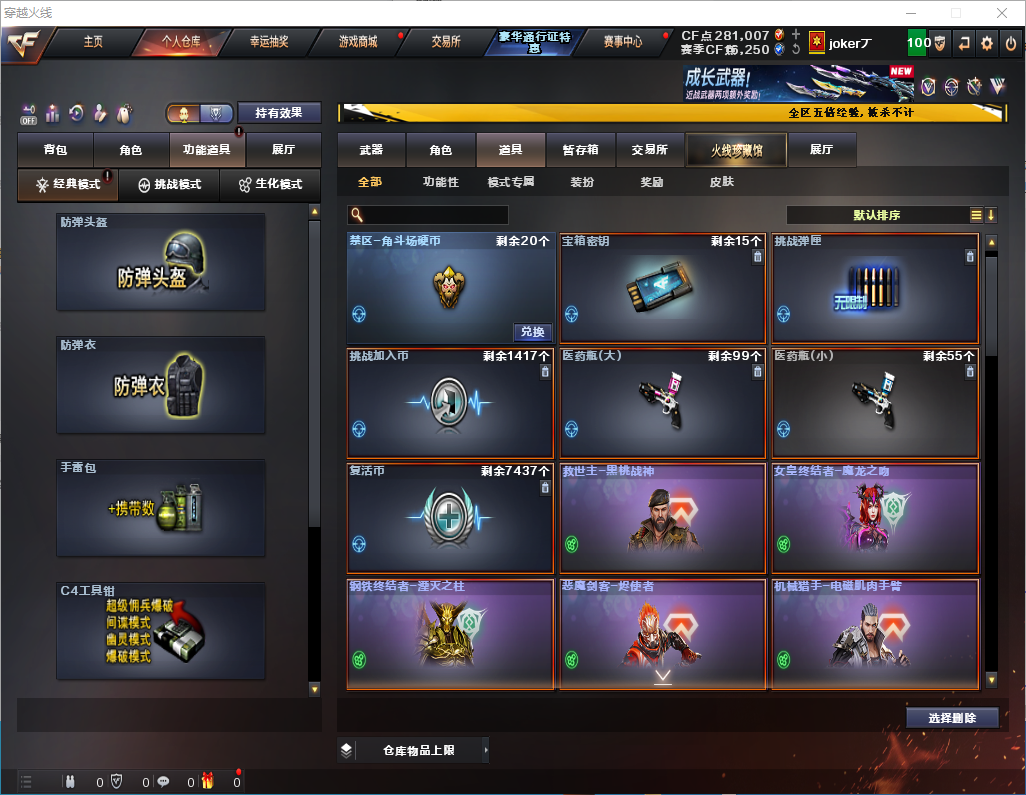Redeem arena coins with 兑换 button

[x=533, y=332]
